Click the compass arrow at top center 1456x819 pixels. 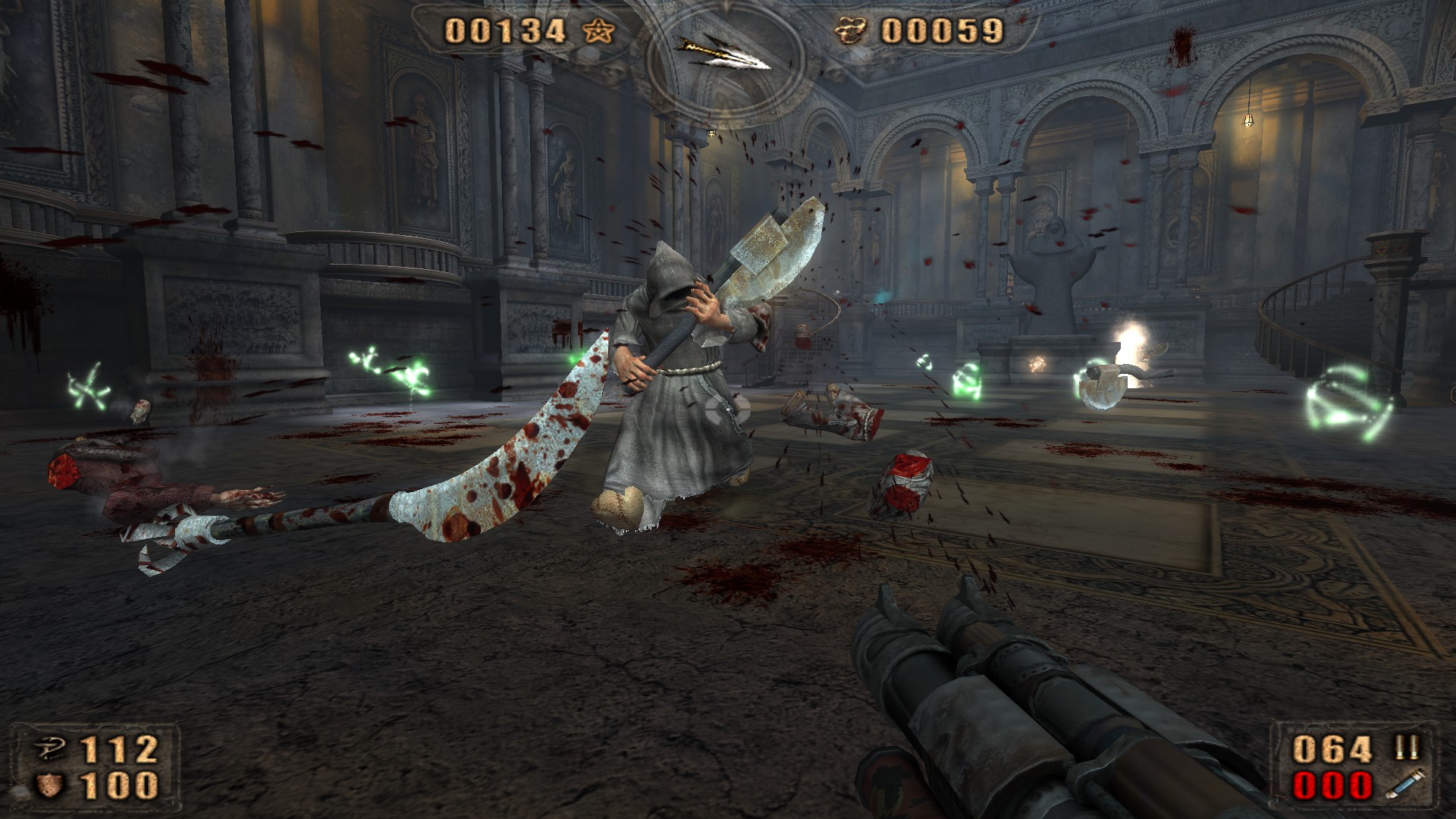point(724,55)
